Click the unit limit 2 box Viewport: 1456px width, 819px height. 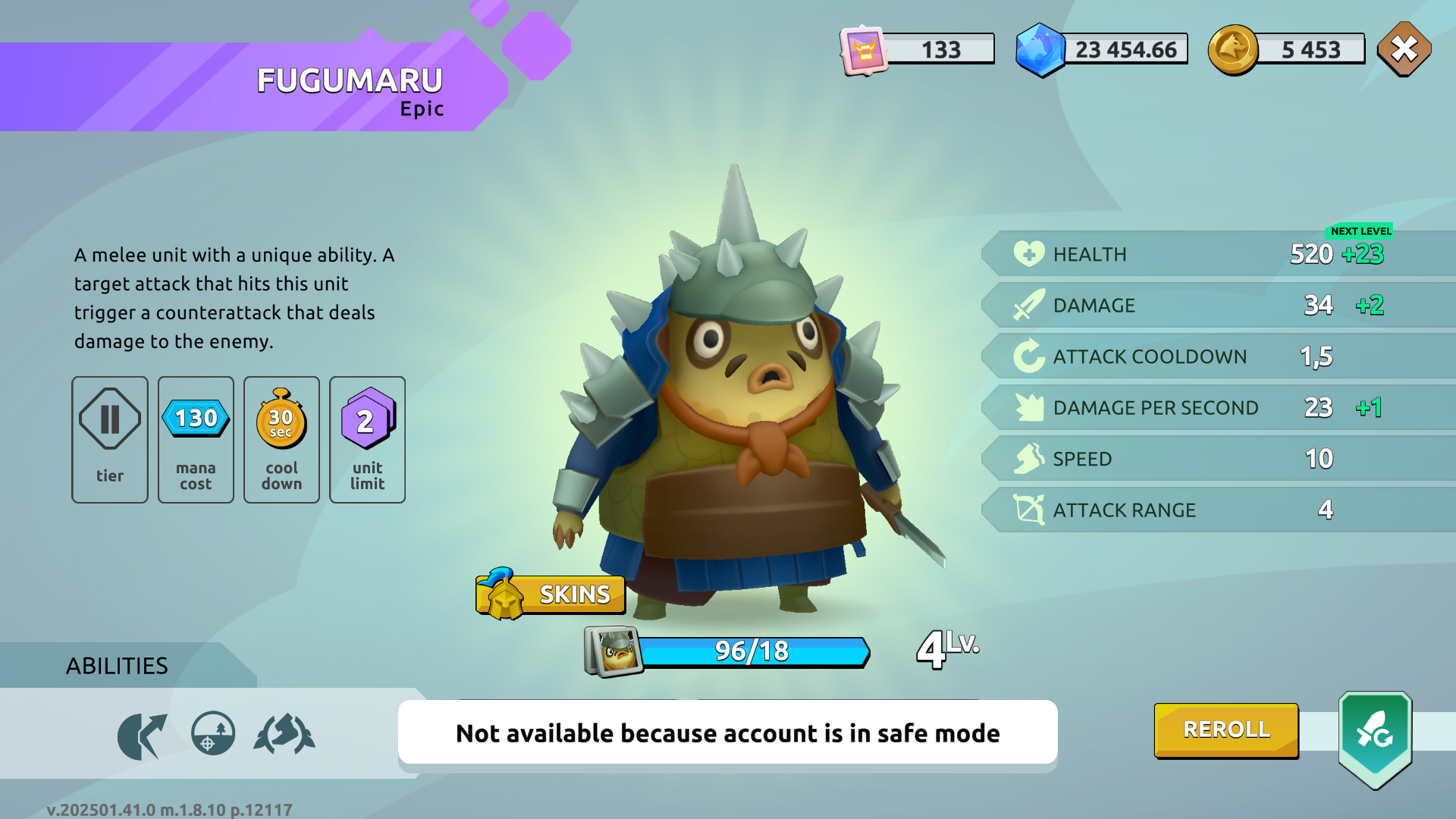[x=367, y=439]
